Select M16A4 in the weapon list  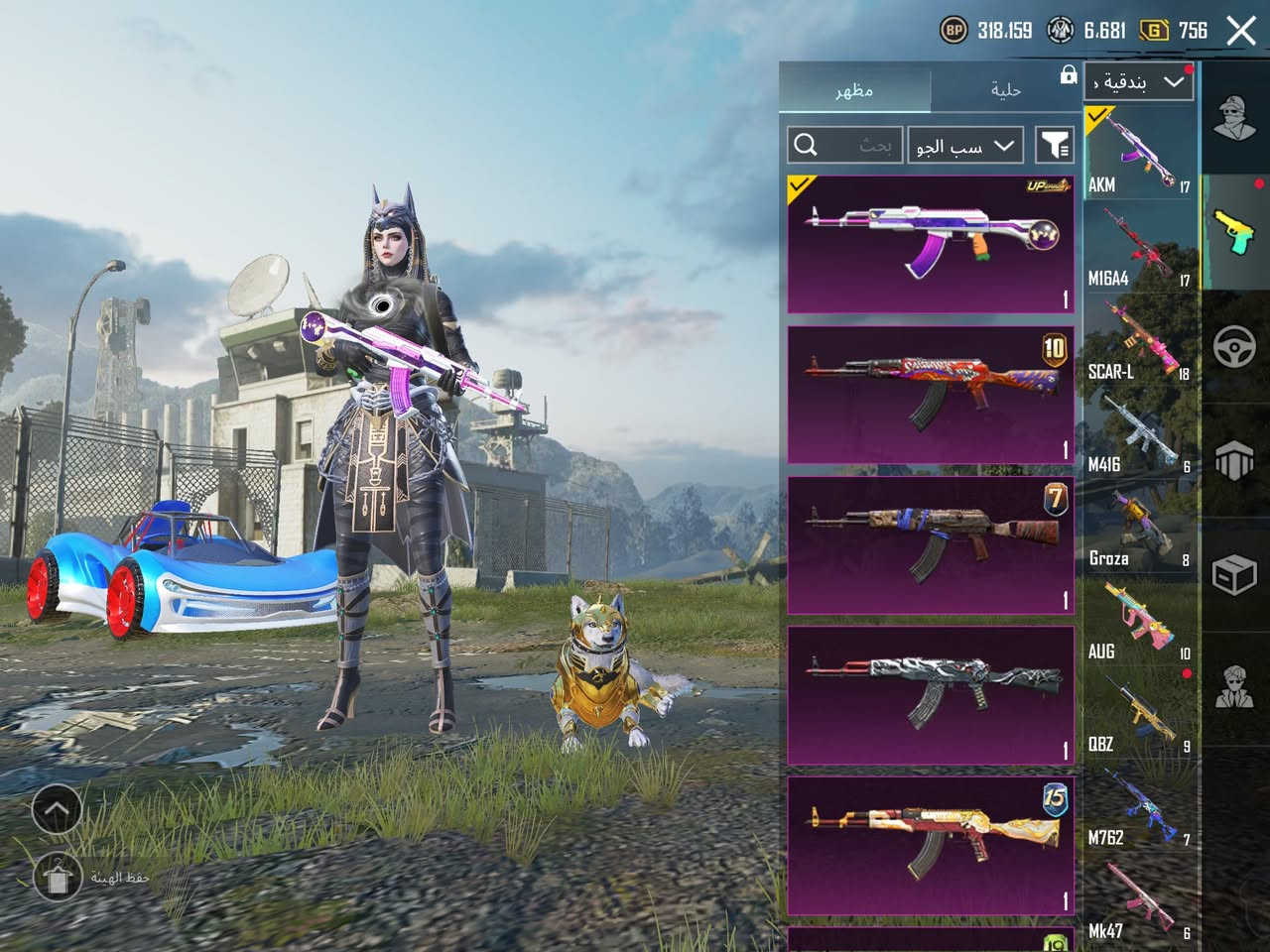coord(1138,246)
